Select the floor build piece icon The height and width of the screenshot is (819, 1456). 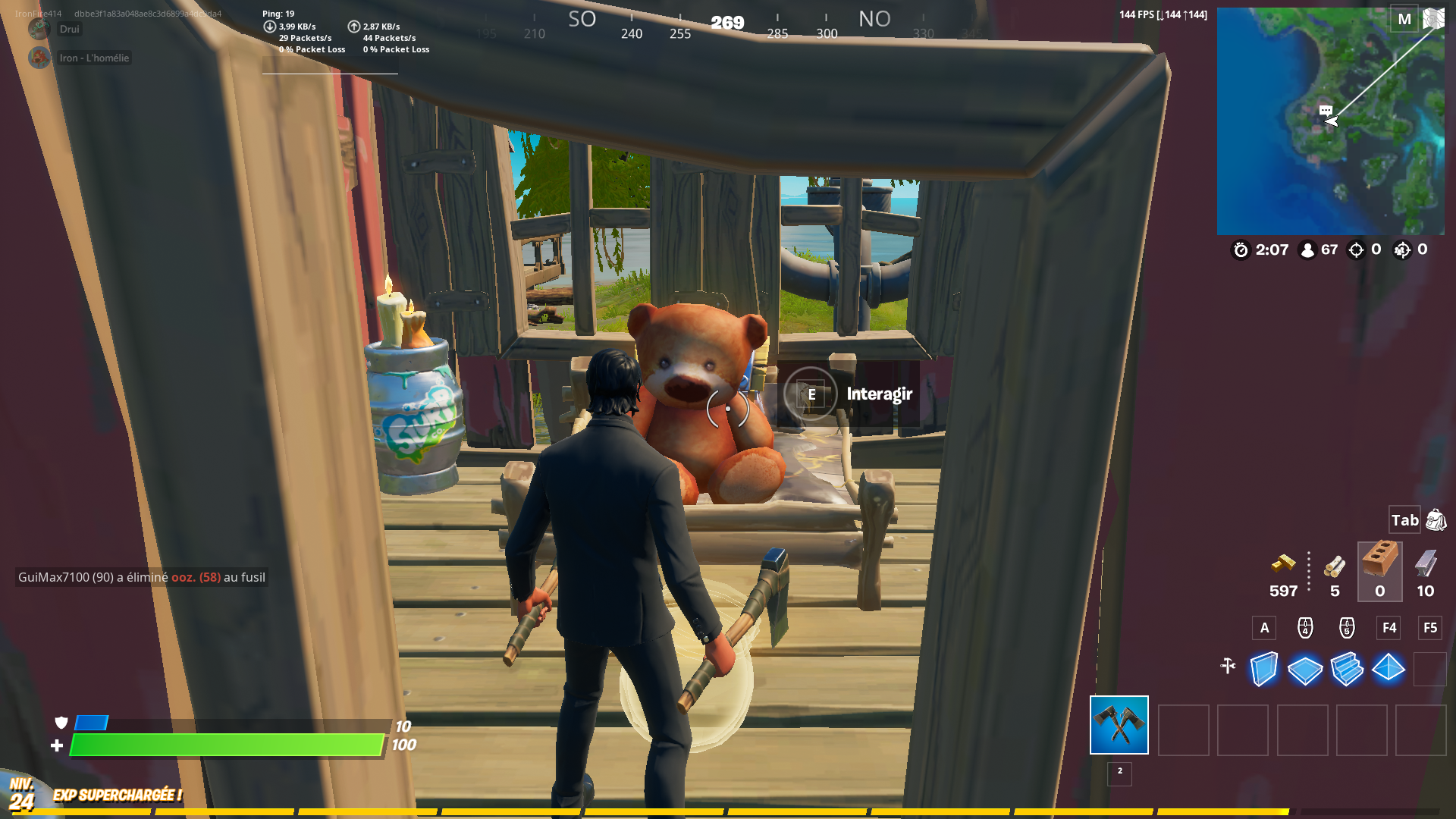[x=1306, y=669]
